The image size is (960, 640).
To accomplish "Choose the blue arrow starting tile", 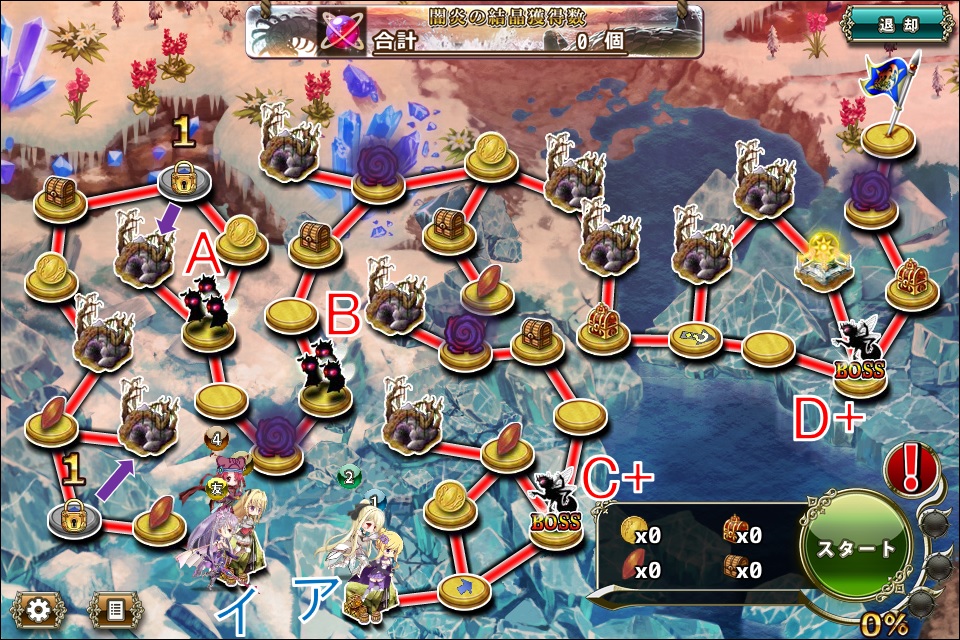I will 462,587.
